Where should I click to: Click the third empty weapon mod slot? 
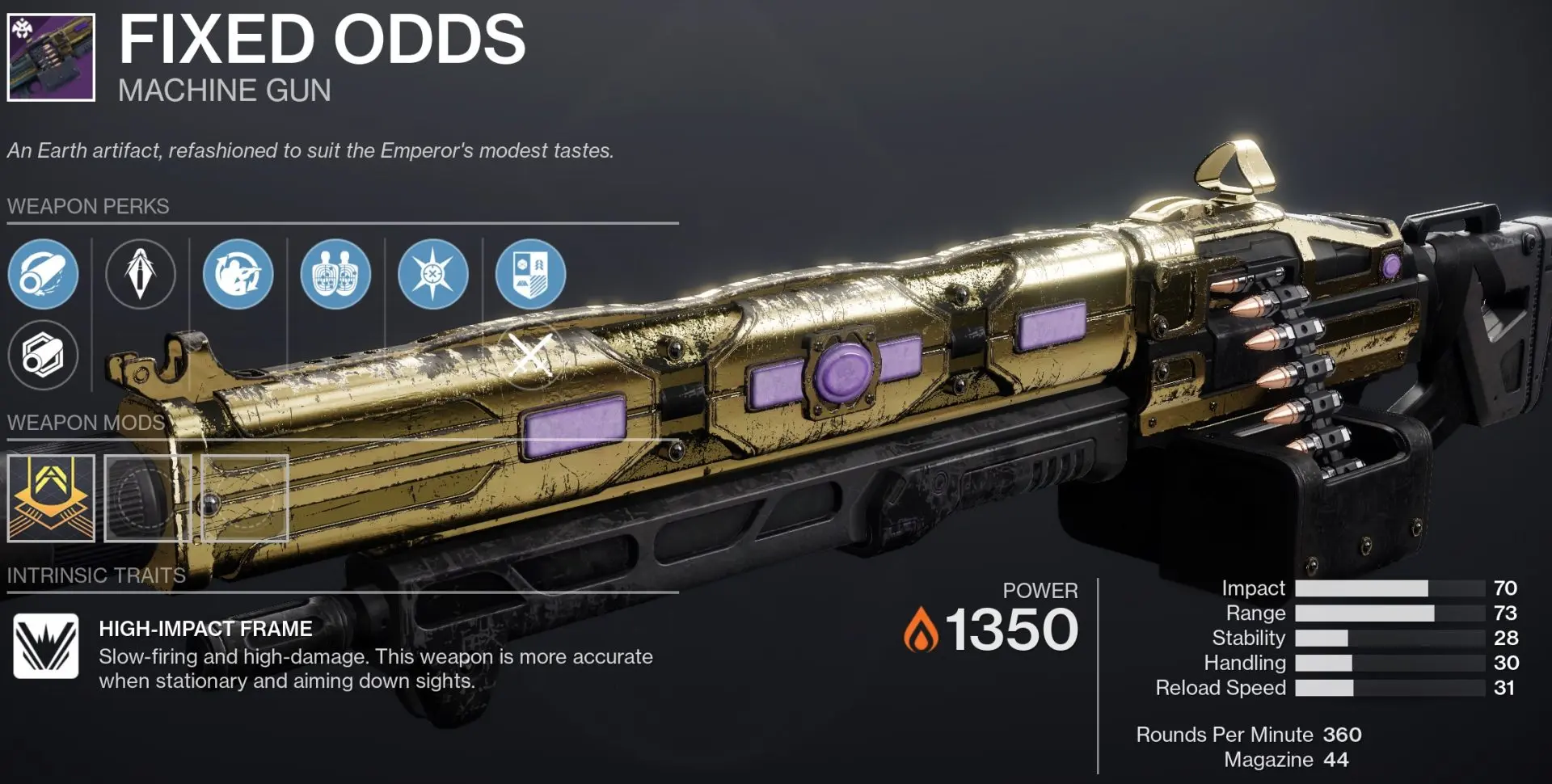point(244,498)
